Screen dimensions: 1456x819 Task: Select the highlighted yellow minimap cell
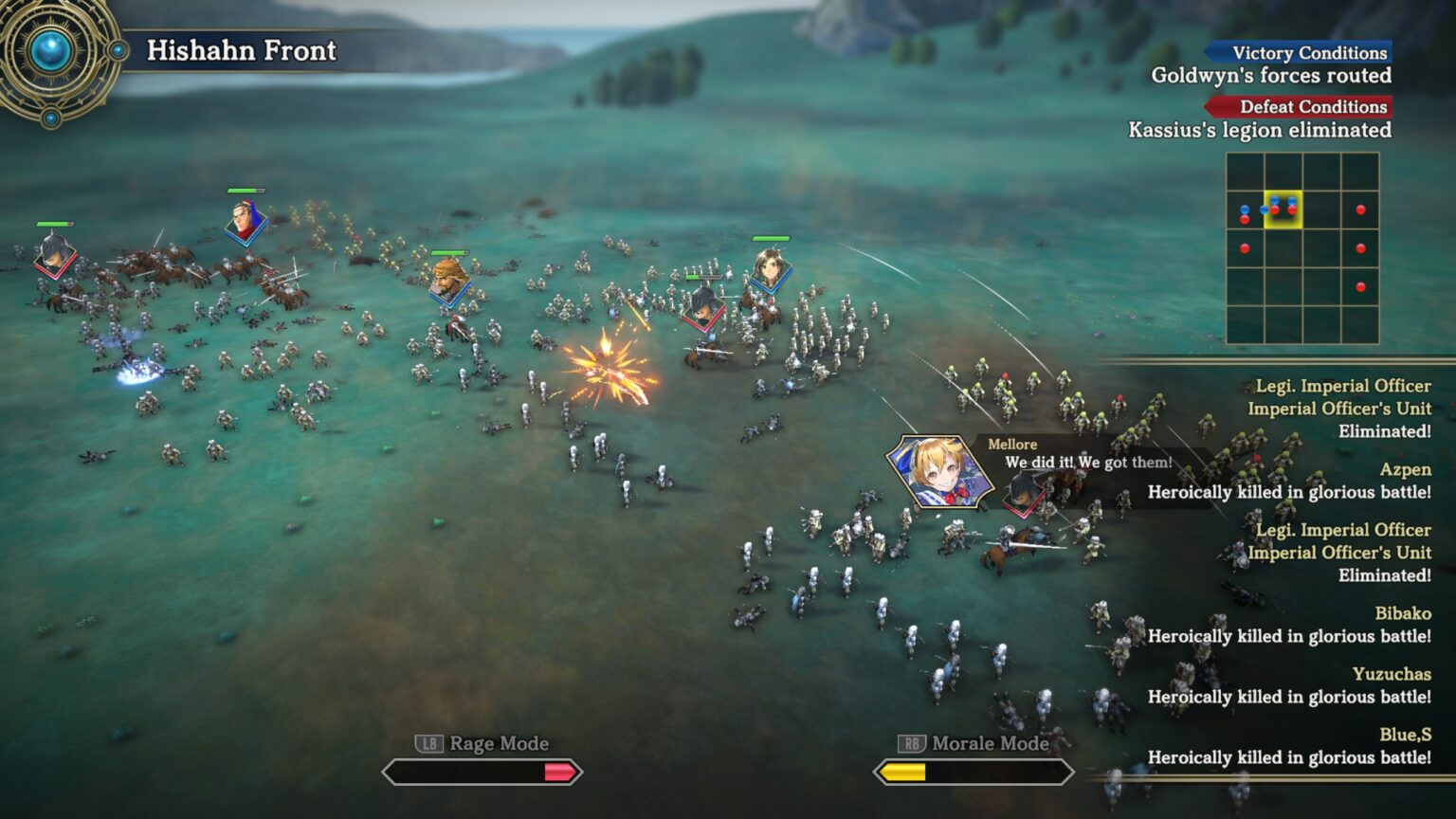(1283, 209)
